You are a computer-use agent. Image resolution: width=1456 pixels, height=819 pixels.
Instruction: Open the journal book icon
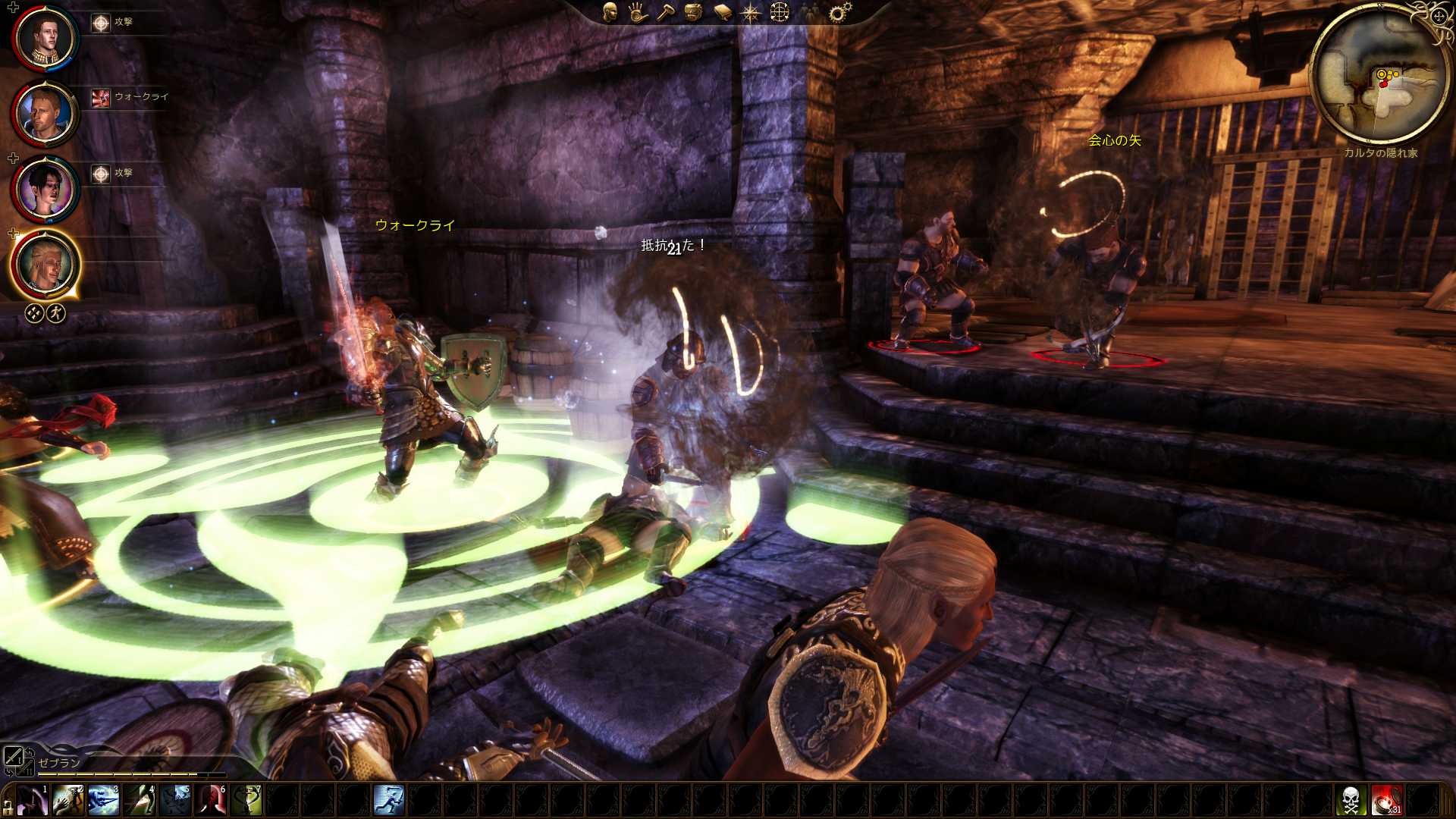(723, 13)
